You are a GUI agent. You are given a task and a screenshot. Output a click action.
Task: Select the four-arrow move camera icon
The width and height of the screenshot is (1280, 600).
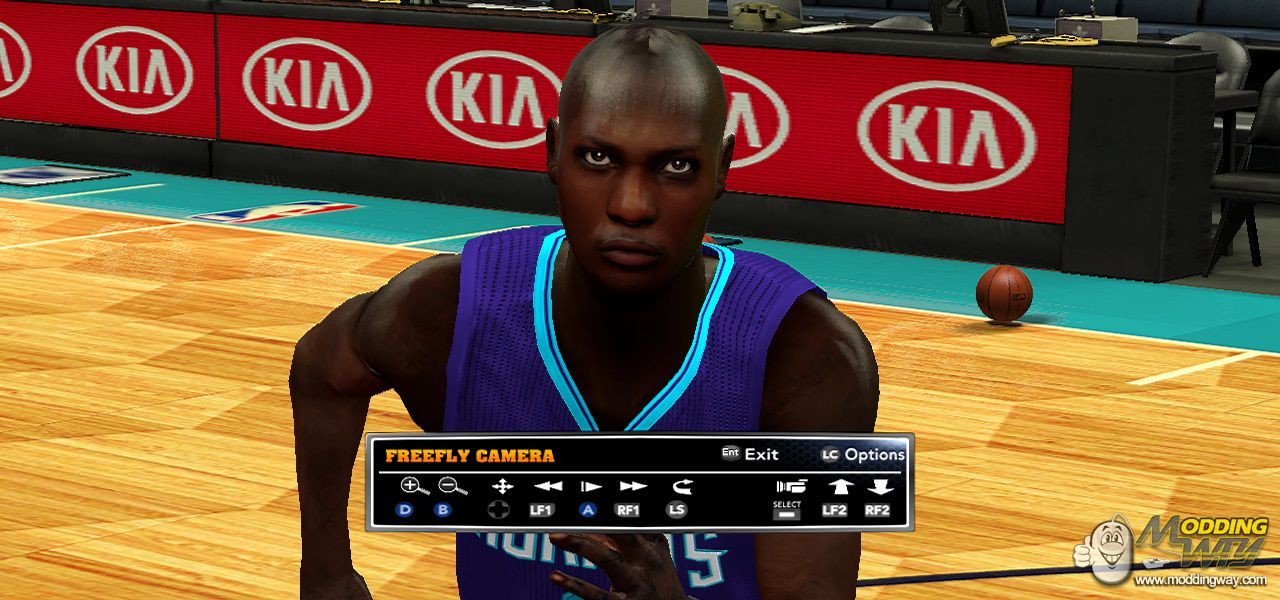[x=501, y=487]
